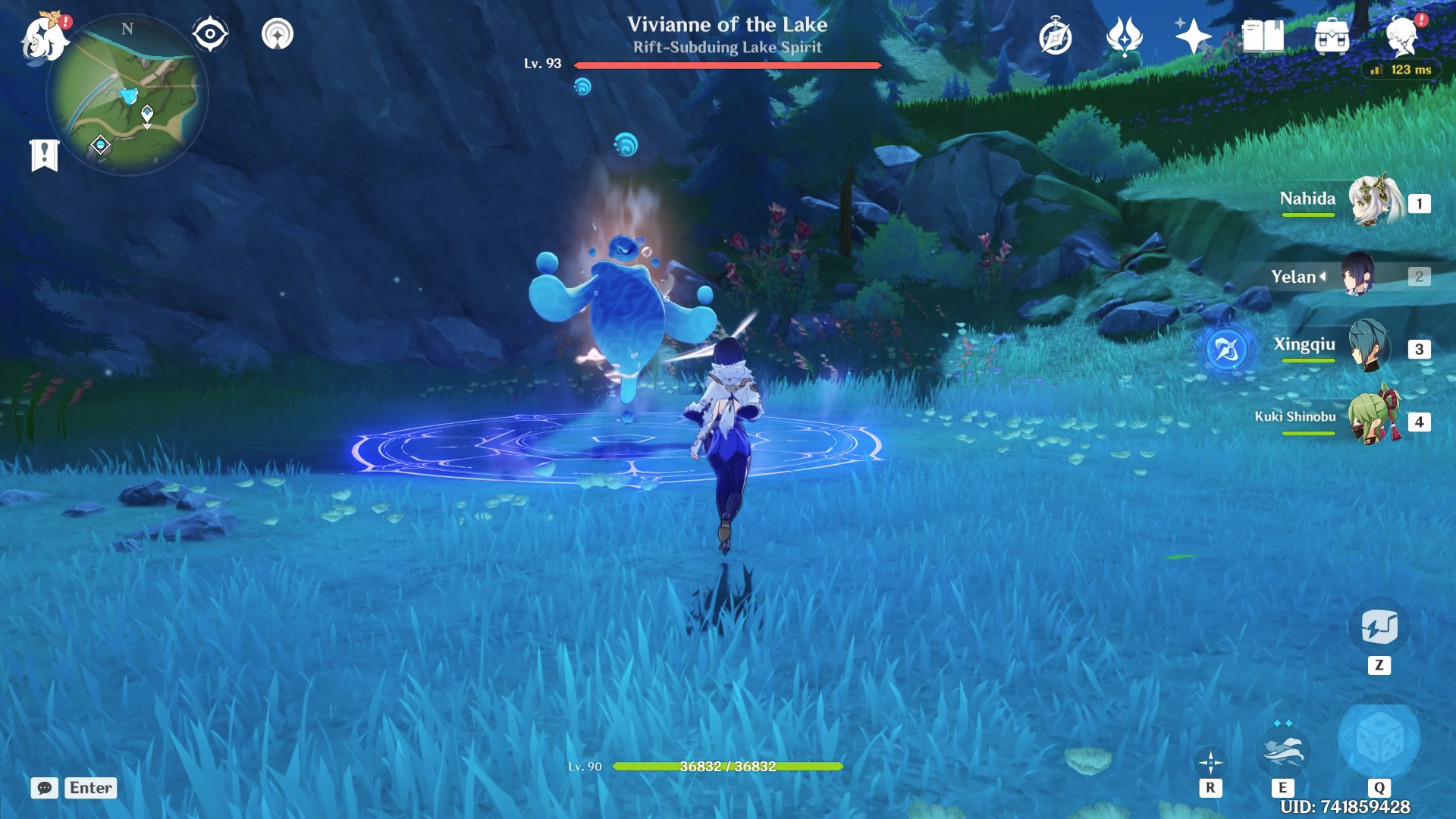Open the chat speech bubble
Screen dimensions: 1456x819
tap(45, 788)
